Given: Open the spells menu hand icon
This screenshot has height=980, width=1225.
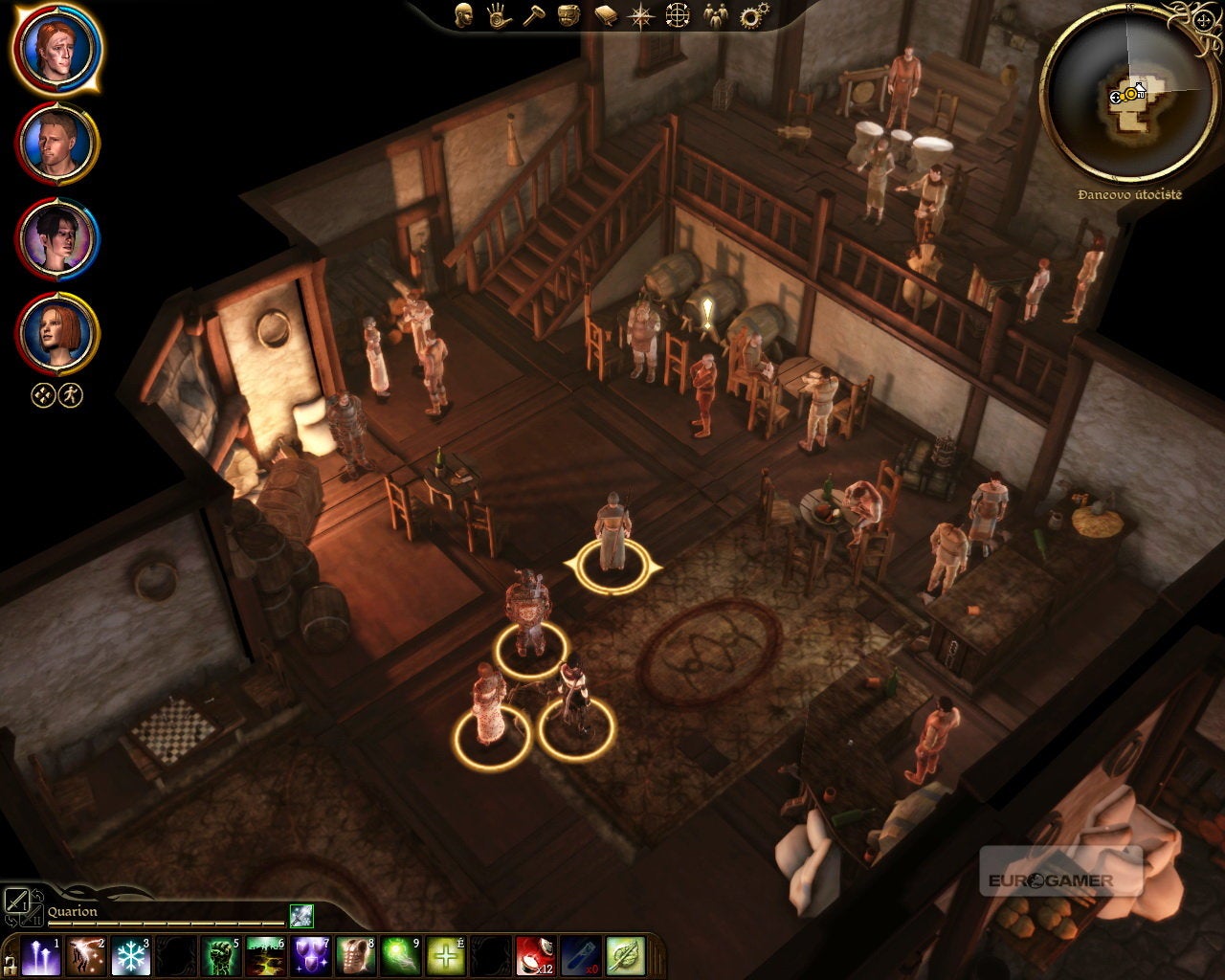Looking at the screenshot, I should point(498,15).
